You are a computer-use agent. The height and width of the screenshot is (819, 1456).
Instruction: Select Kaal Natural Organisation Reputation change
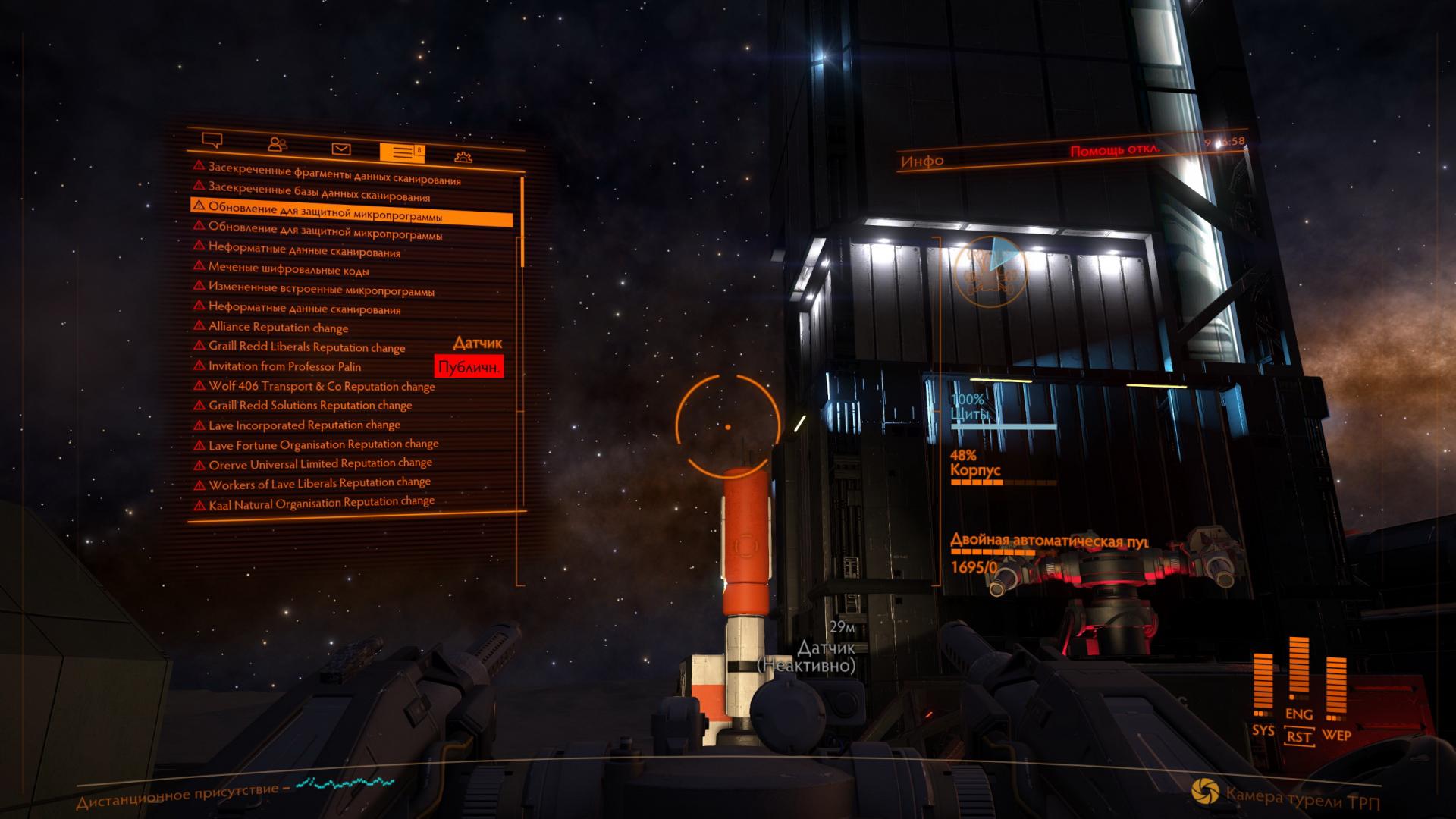[322, 503]
